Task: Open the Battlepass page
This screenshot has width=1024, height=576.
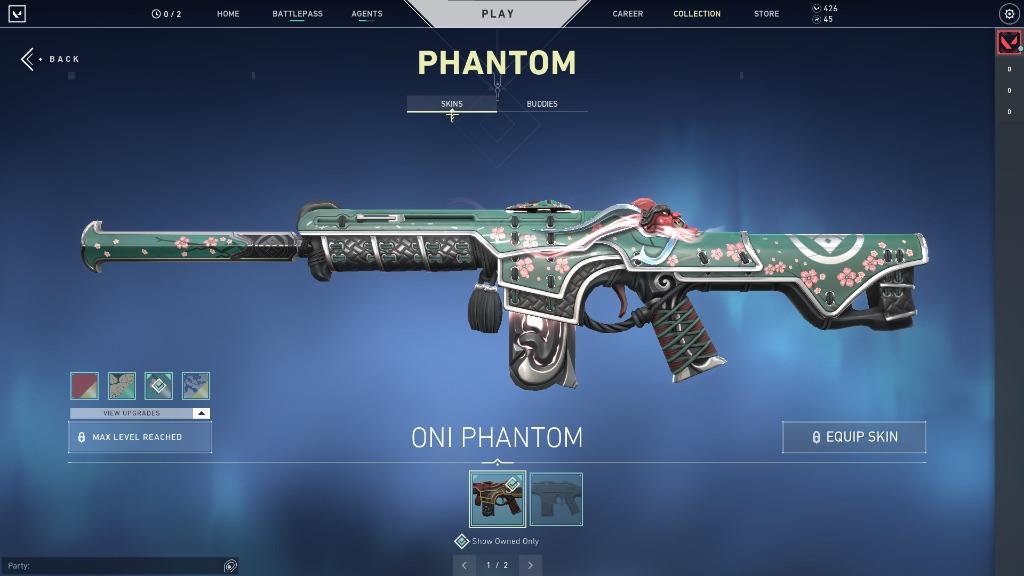Action: point(297,14)
